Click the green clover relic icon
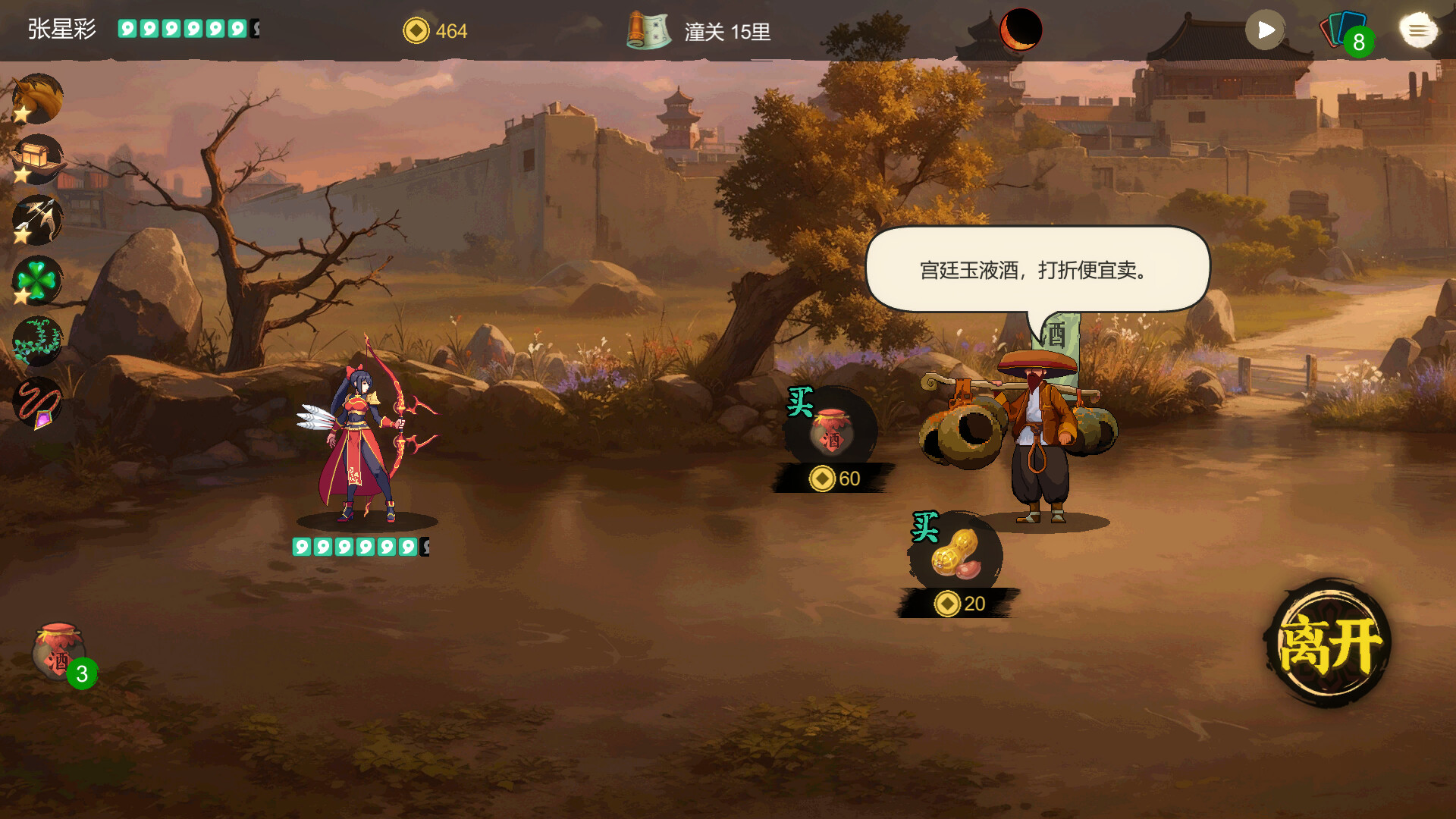This screenshot has height=819, width=1456. [37, 280]
